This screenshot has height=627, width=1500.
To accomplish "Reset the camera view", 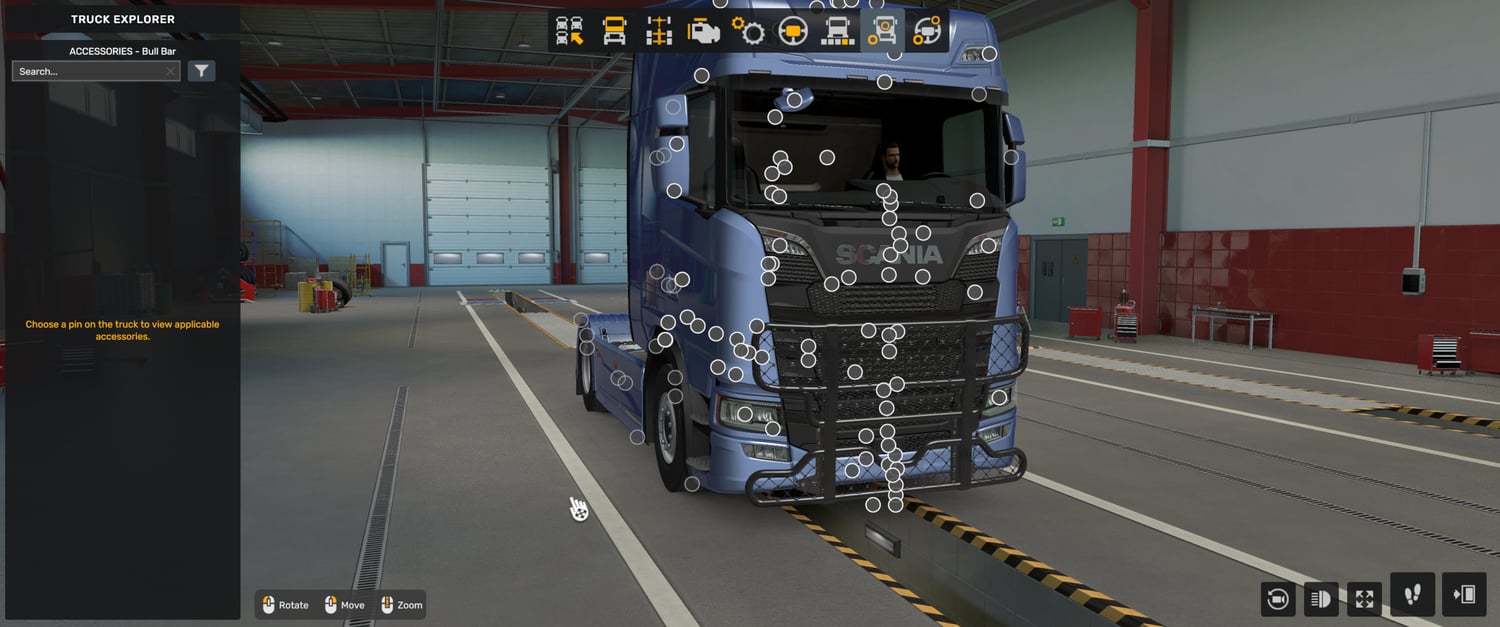I will [x=1277, y=599].
